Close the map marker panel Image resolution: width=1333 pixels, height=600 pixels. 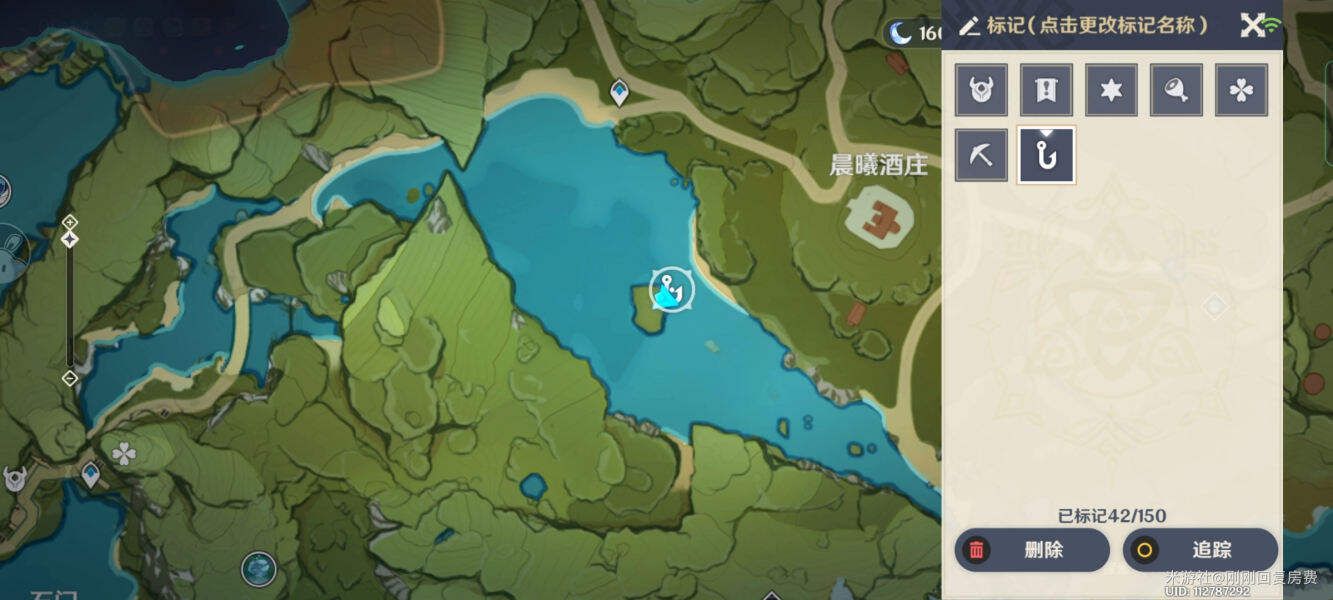(1252, 25)
